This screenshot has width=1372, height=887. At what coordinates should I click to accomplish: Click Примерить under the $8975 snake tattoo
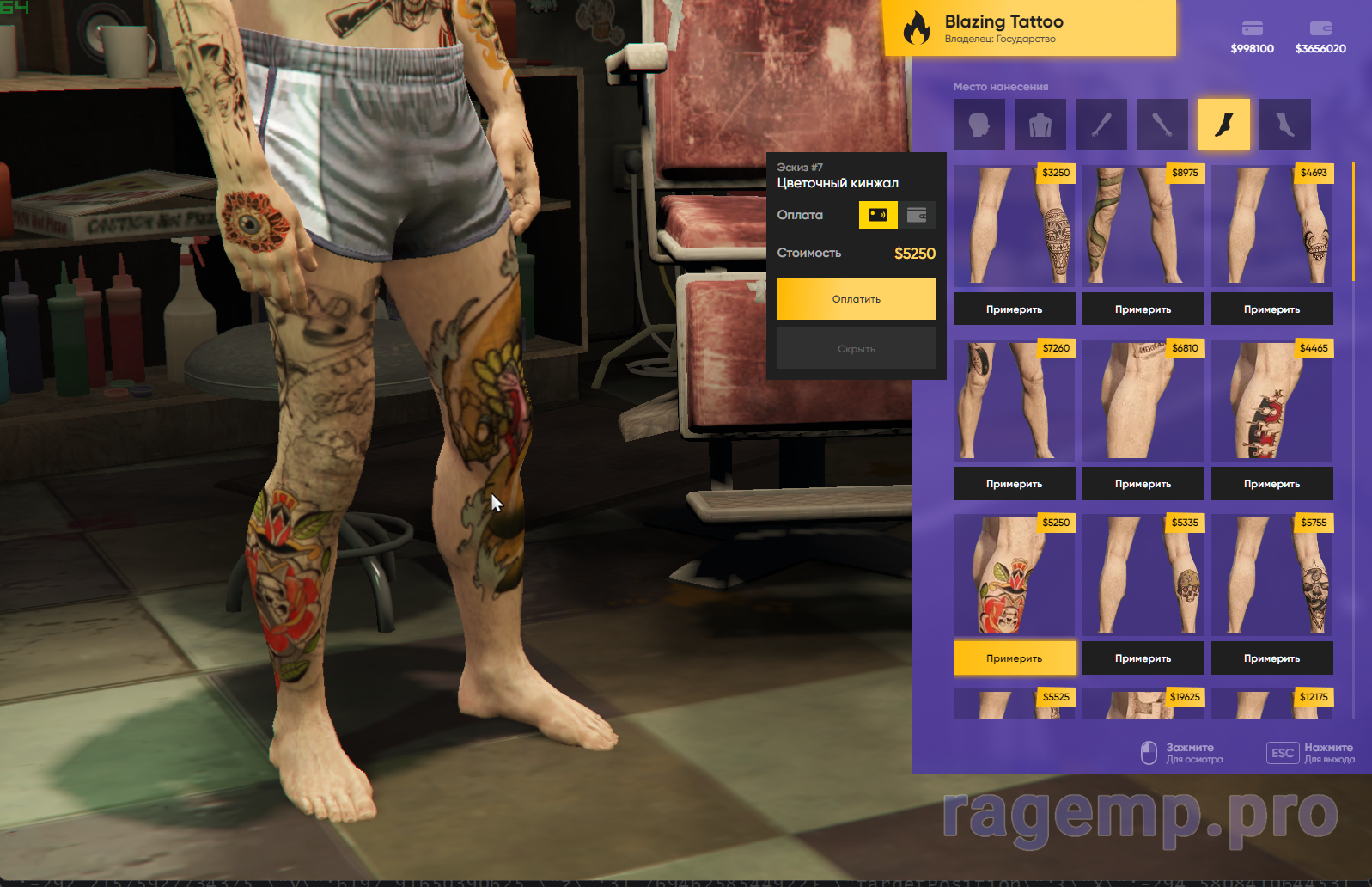[1143, 309]
